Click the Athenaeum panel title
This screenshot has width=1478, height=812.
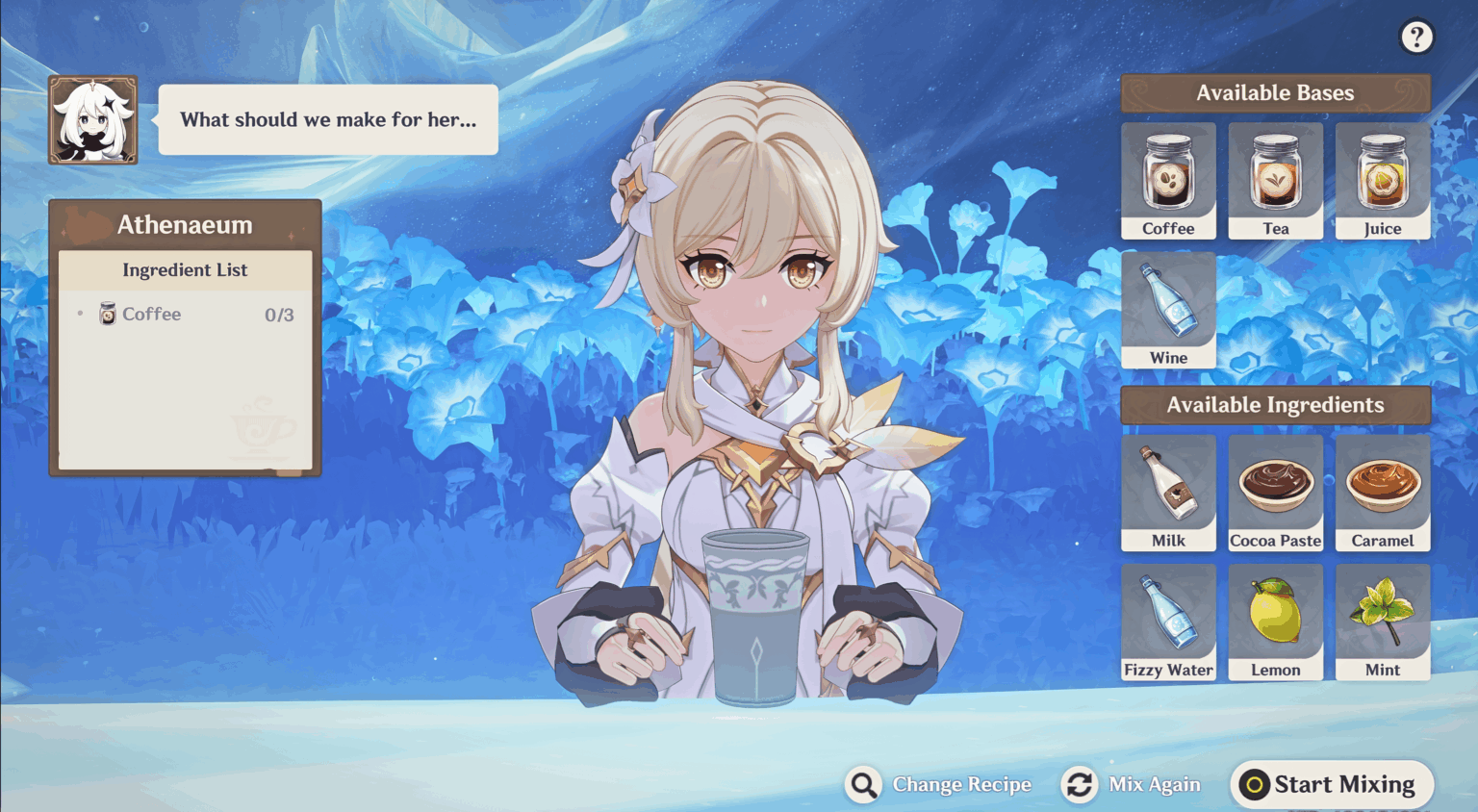185,224
